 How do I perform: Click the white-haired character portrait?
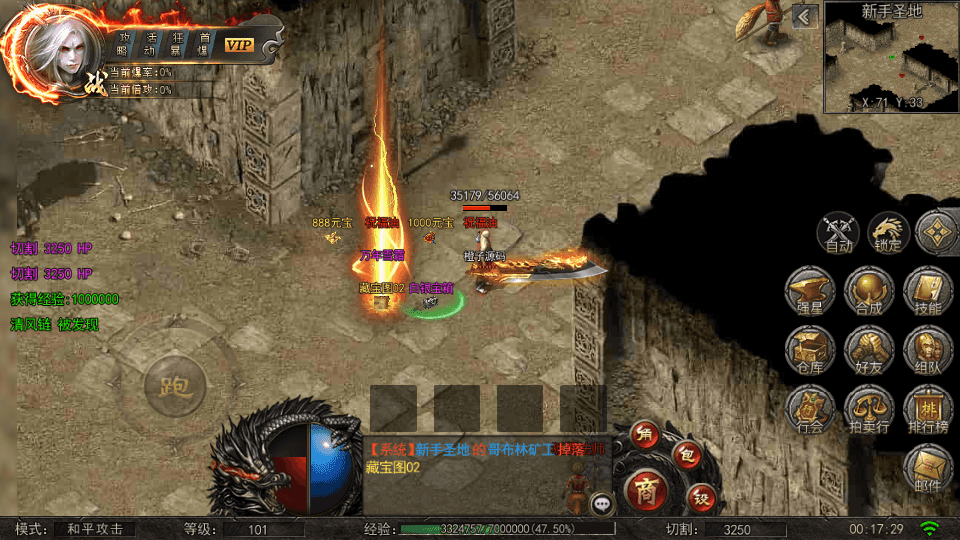55,50
